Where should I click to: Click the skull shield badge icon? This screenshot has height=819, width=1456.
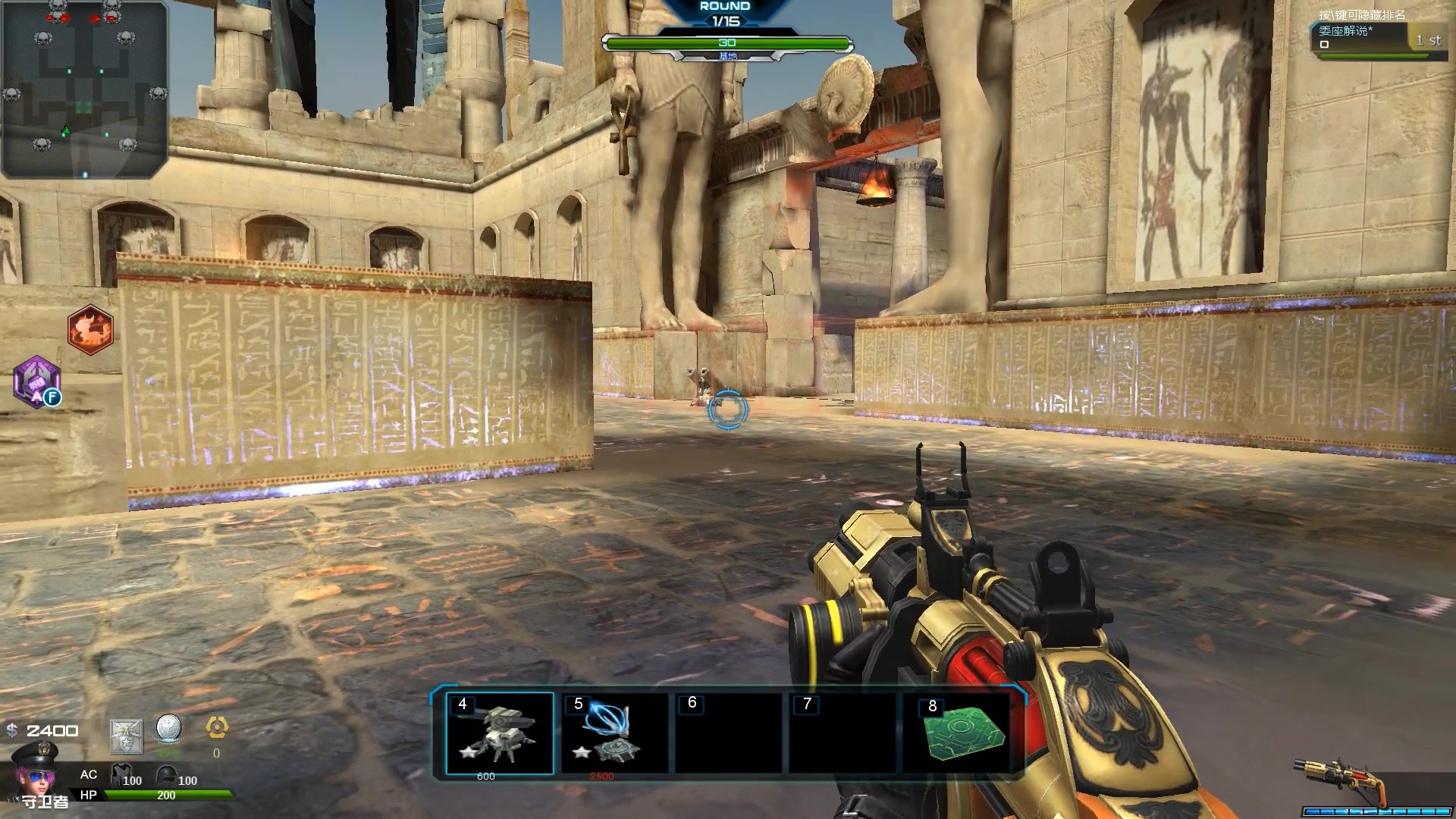coord(126,736)
